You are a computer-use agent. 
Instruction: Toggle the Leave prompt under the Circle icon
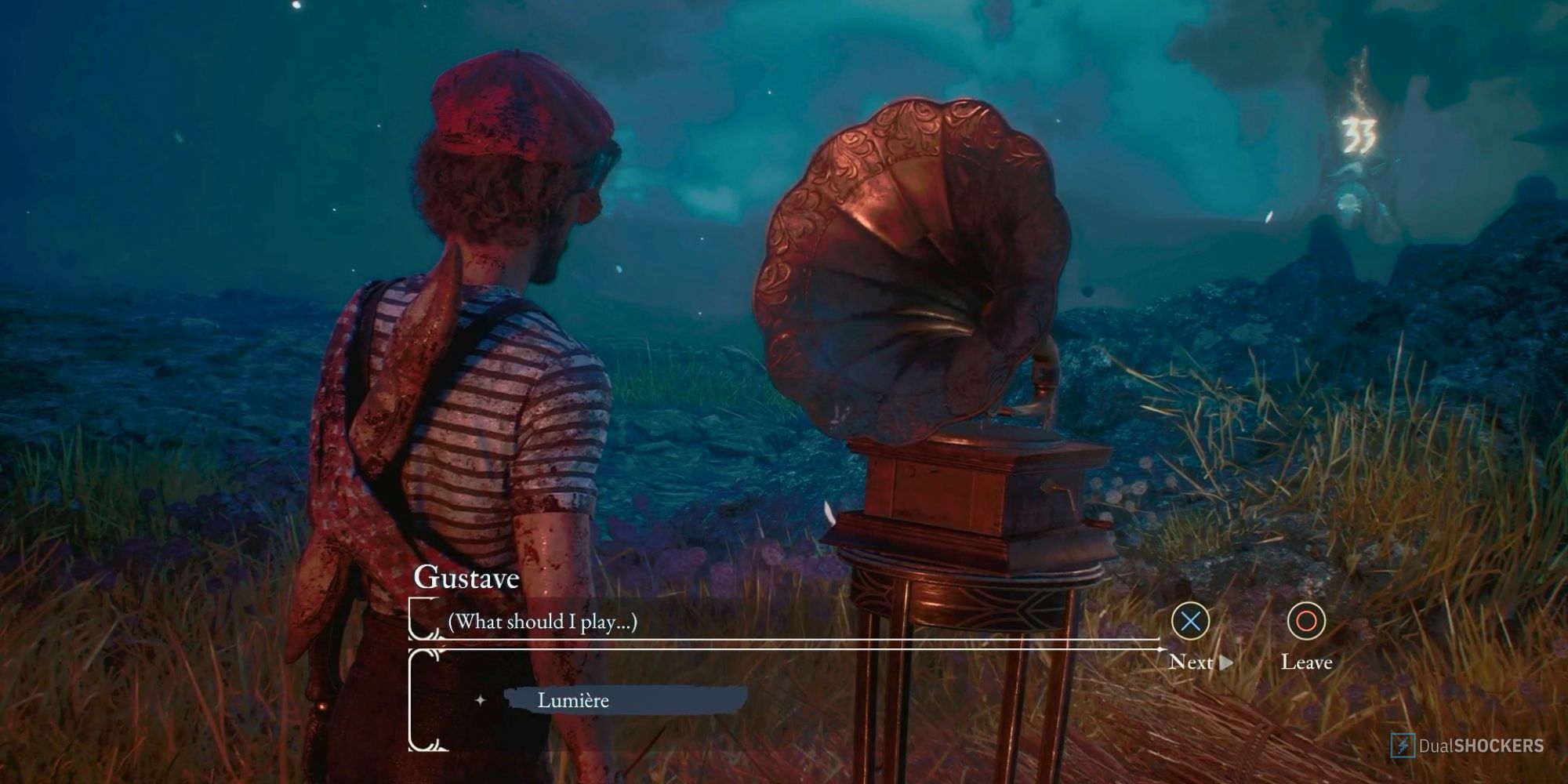tap(1308, 662)
